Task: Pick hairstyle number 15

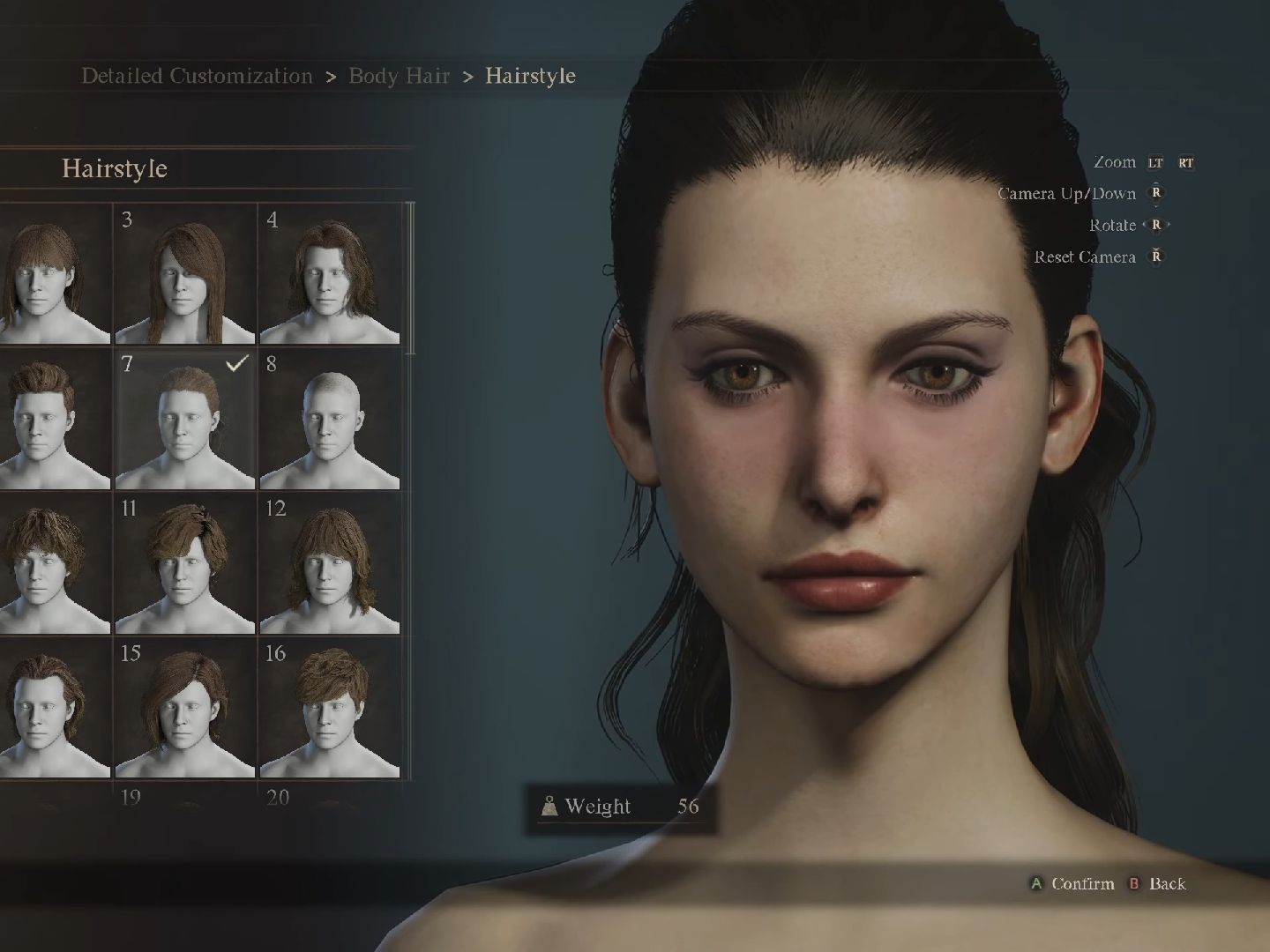Action: (x=185, y=709)
